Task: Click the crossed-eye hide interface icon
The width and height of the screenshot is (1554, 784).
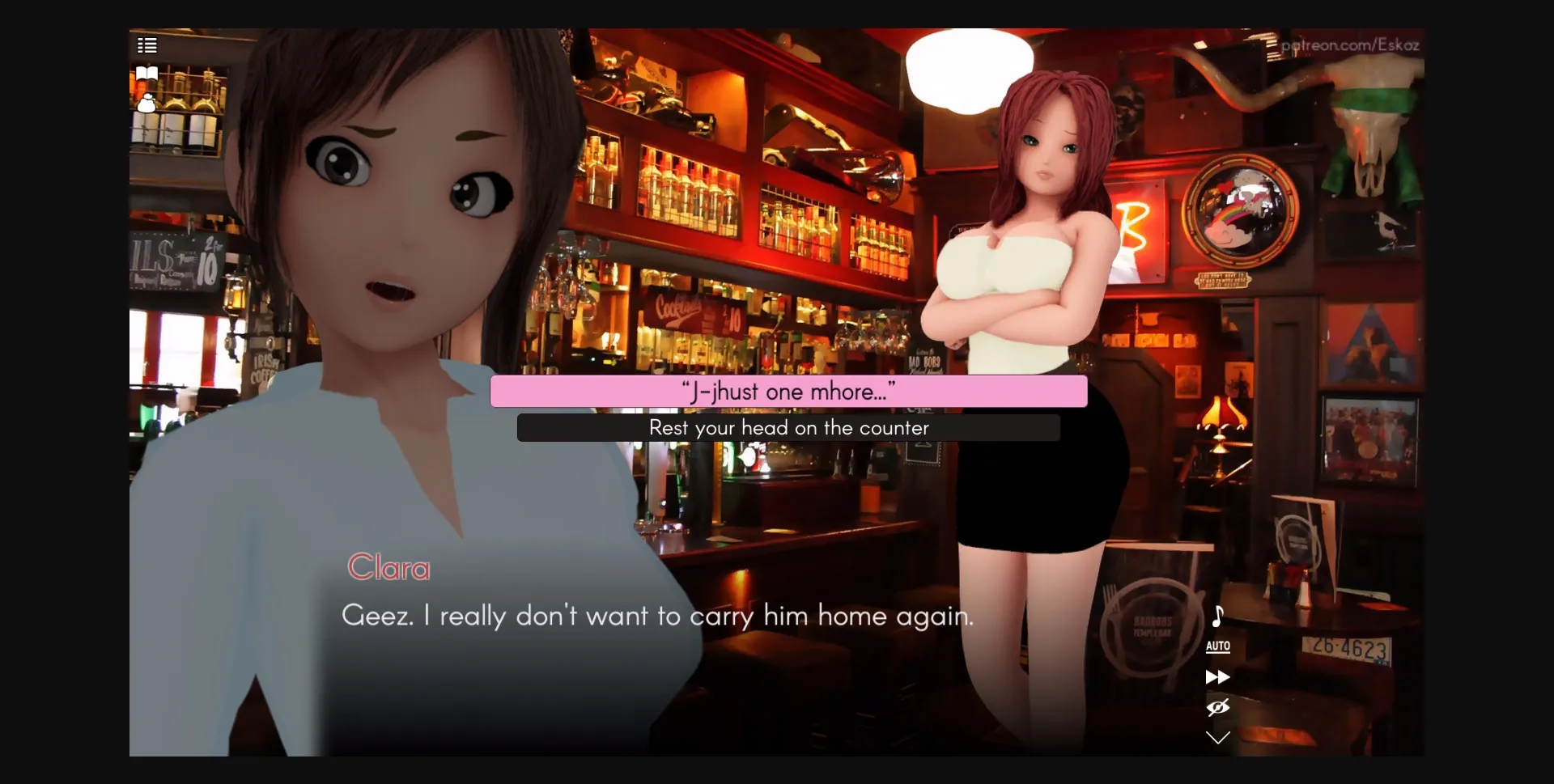Action: [x=1217, y=707]
